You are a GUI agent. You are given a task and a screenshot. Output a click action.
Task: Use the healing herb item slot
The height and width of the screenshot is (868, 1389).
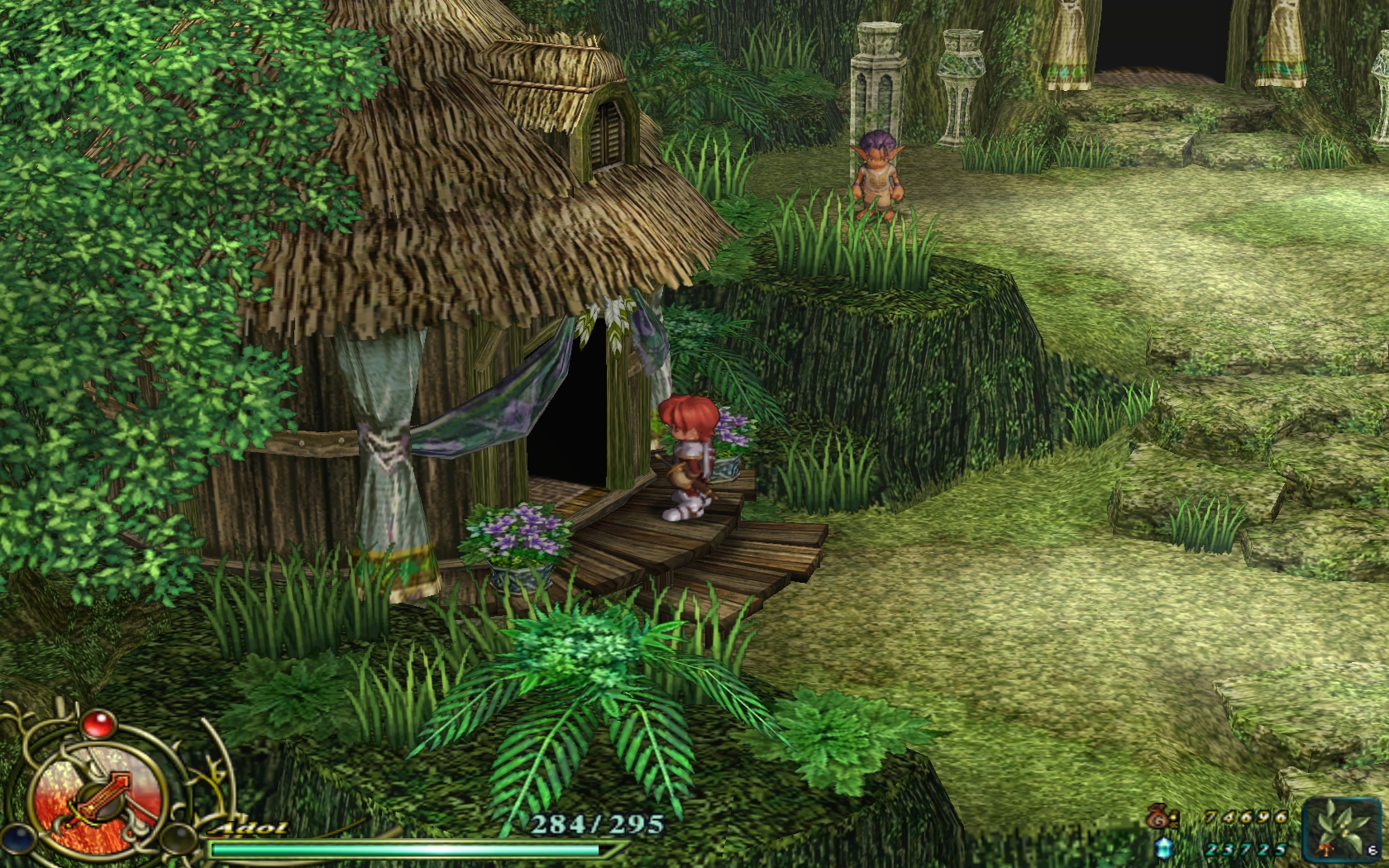point(1344,827)
